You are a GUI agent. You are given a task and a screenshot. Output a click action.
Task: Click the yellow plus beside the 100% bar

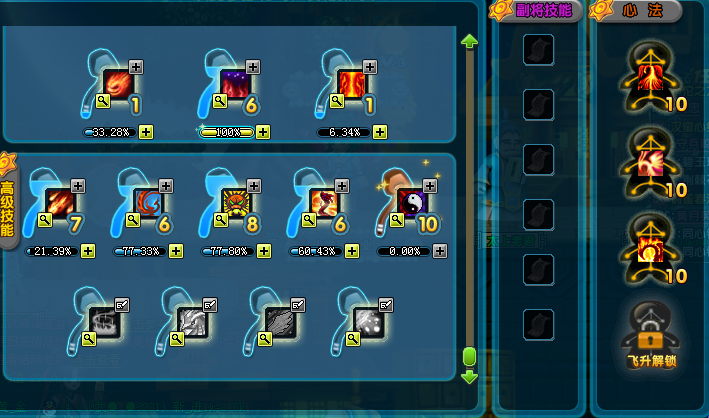[263, 131]
